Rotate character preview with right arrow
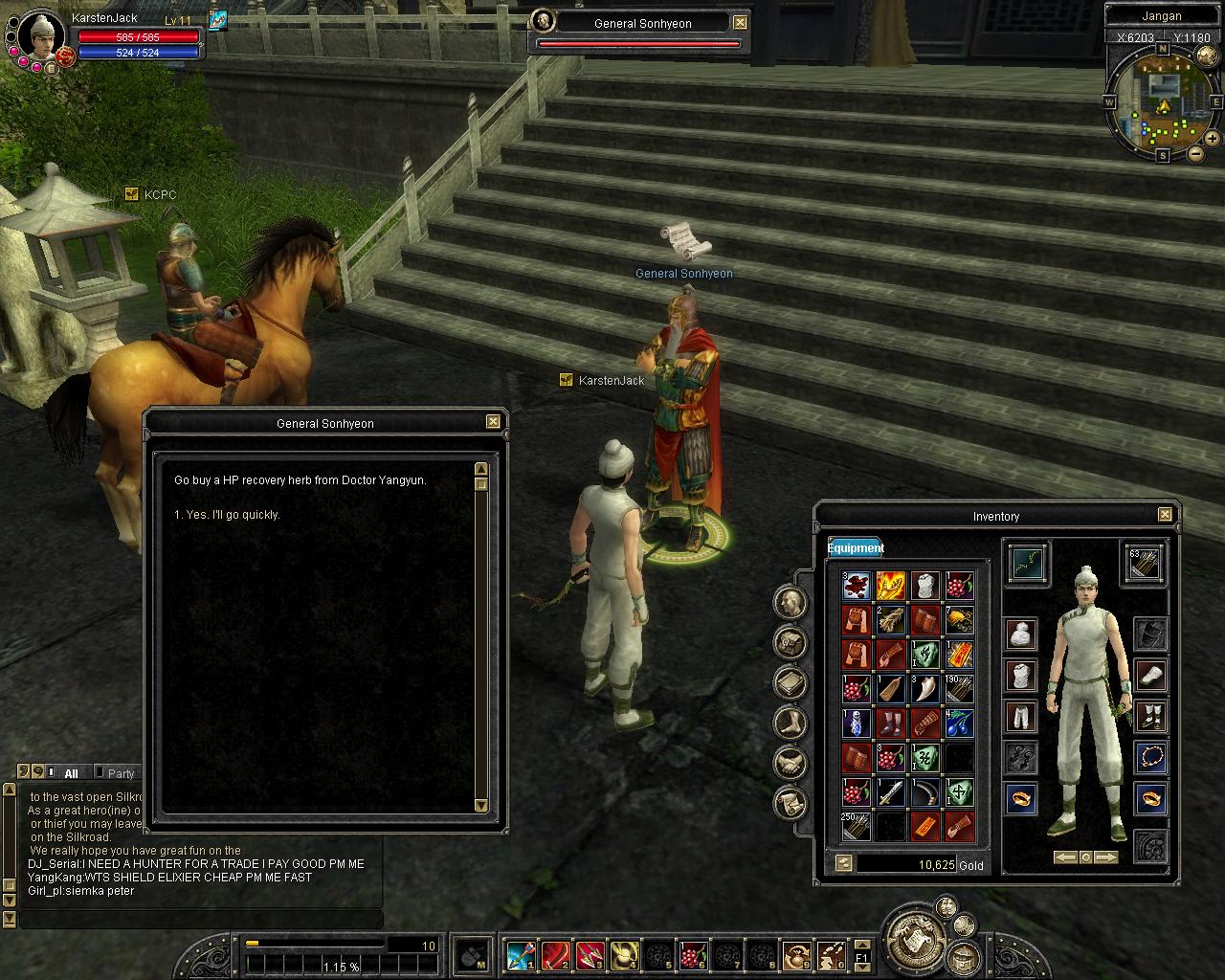 1106,857
